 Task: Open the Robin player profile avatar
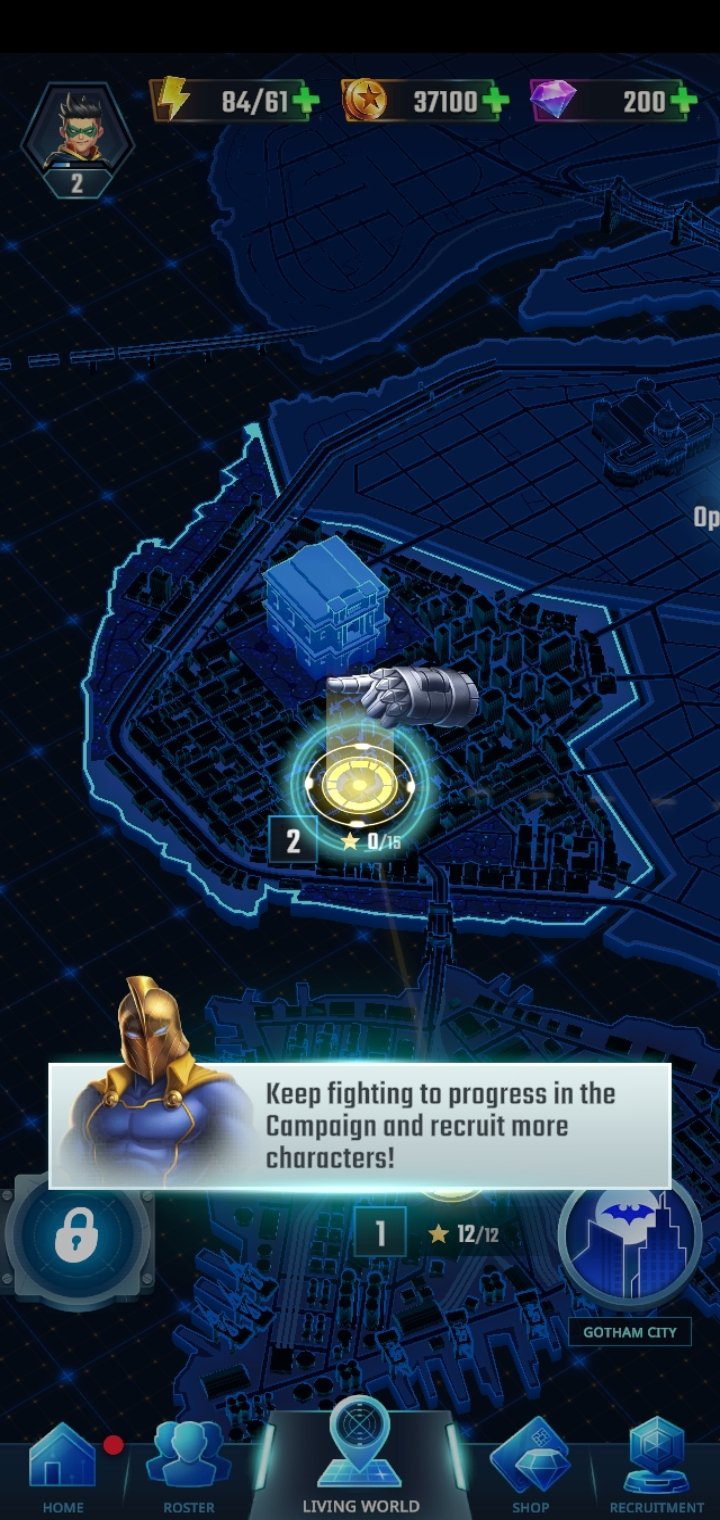(77, 130)
